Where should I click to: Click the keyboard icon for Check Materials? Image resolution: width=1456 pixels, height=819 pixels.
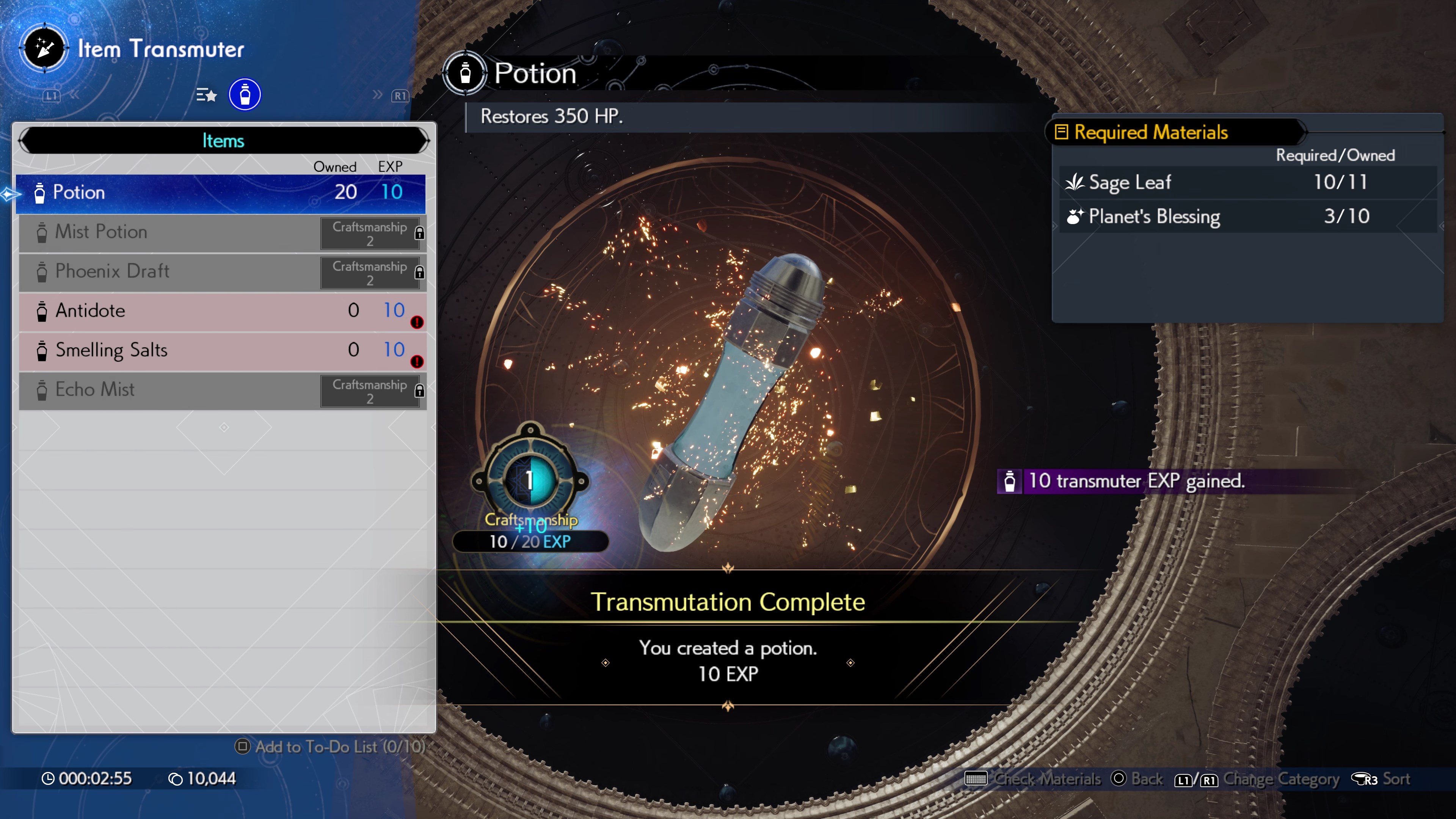pyautogui.click(x=976, y=778)
